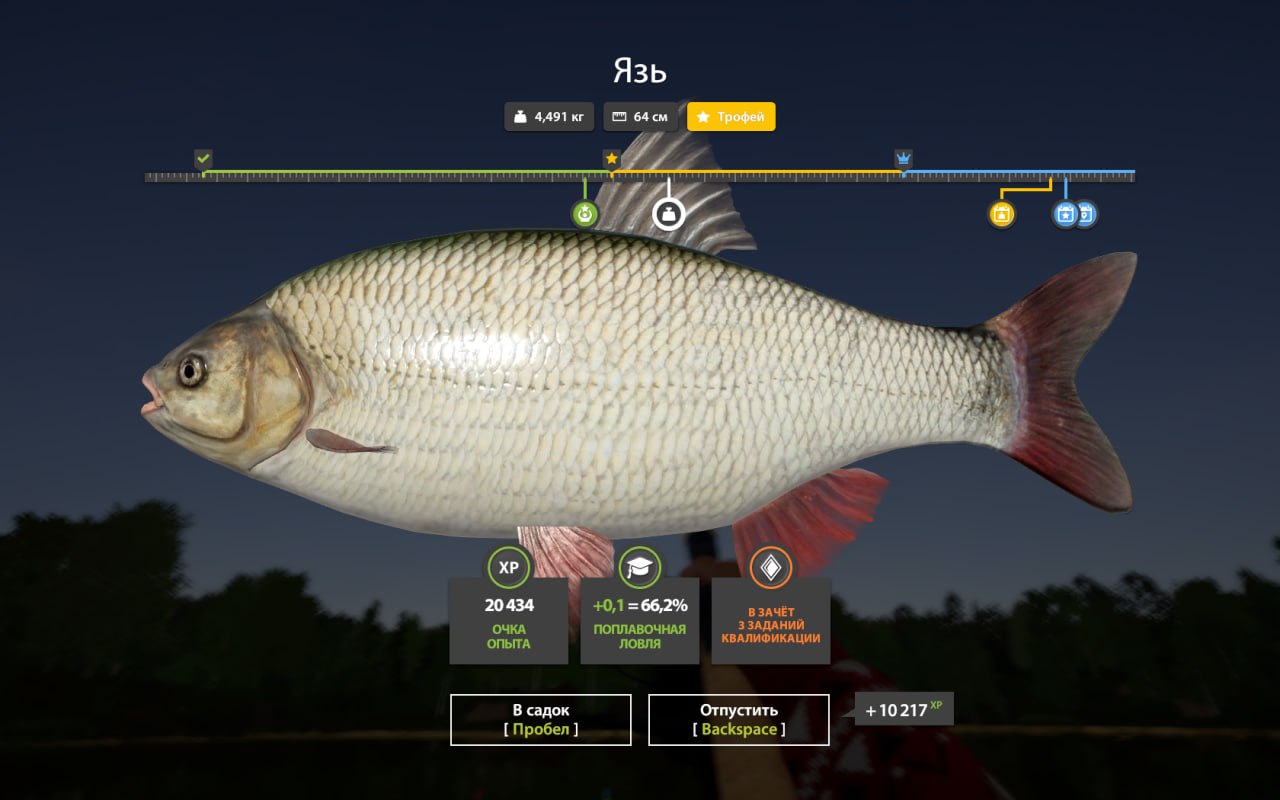Click the green round medal icon below scale
This screenshot has height=800, width=1280.
click(585, 213)
